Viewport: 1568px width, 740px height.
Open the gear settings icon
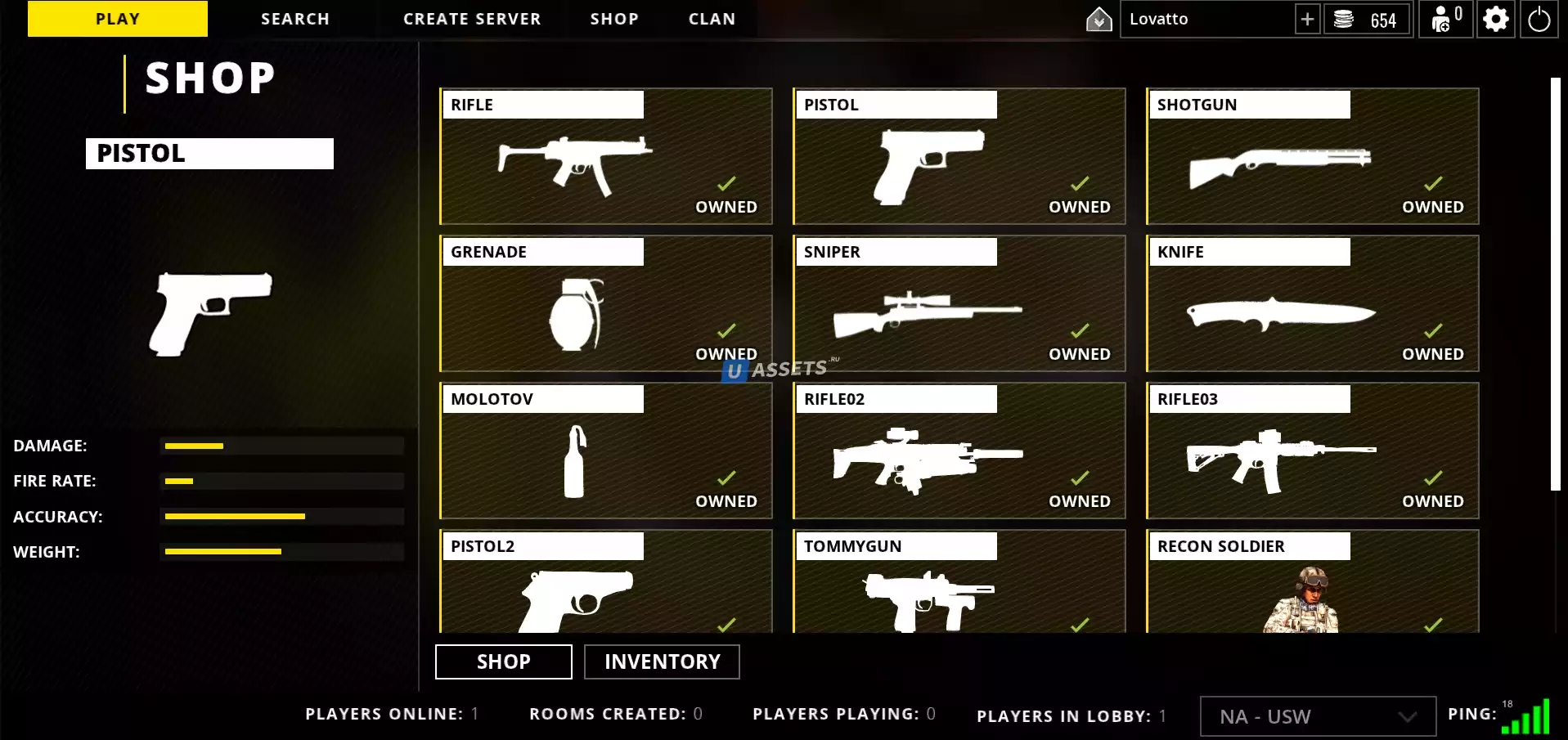pos(1495,19)
